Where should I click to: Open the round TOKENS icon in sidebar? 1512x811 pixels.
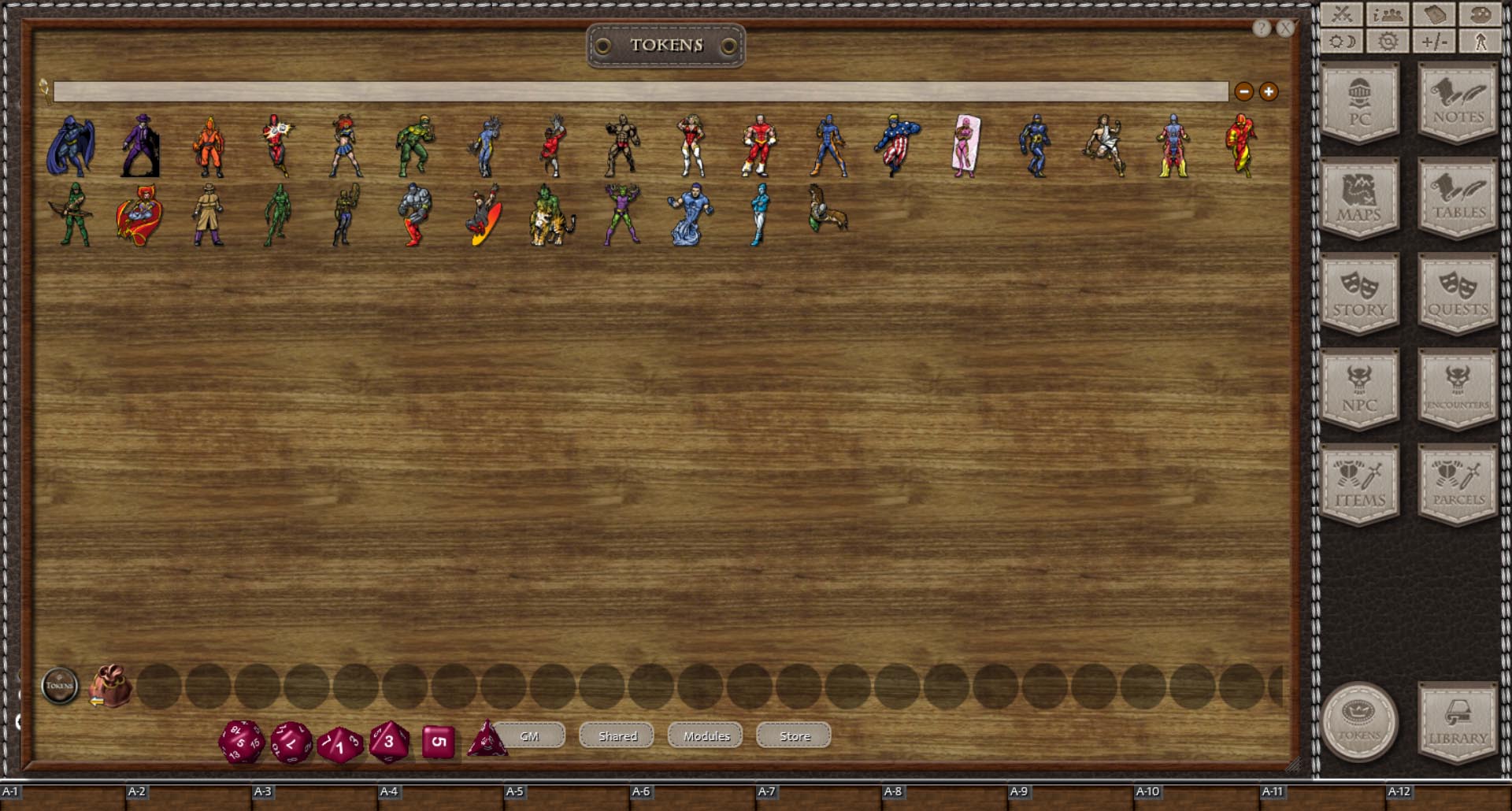click(x=1362, y=720)
